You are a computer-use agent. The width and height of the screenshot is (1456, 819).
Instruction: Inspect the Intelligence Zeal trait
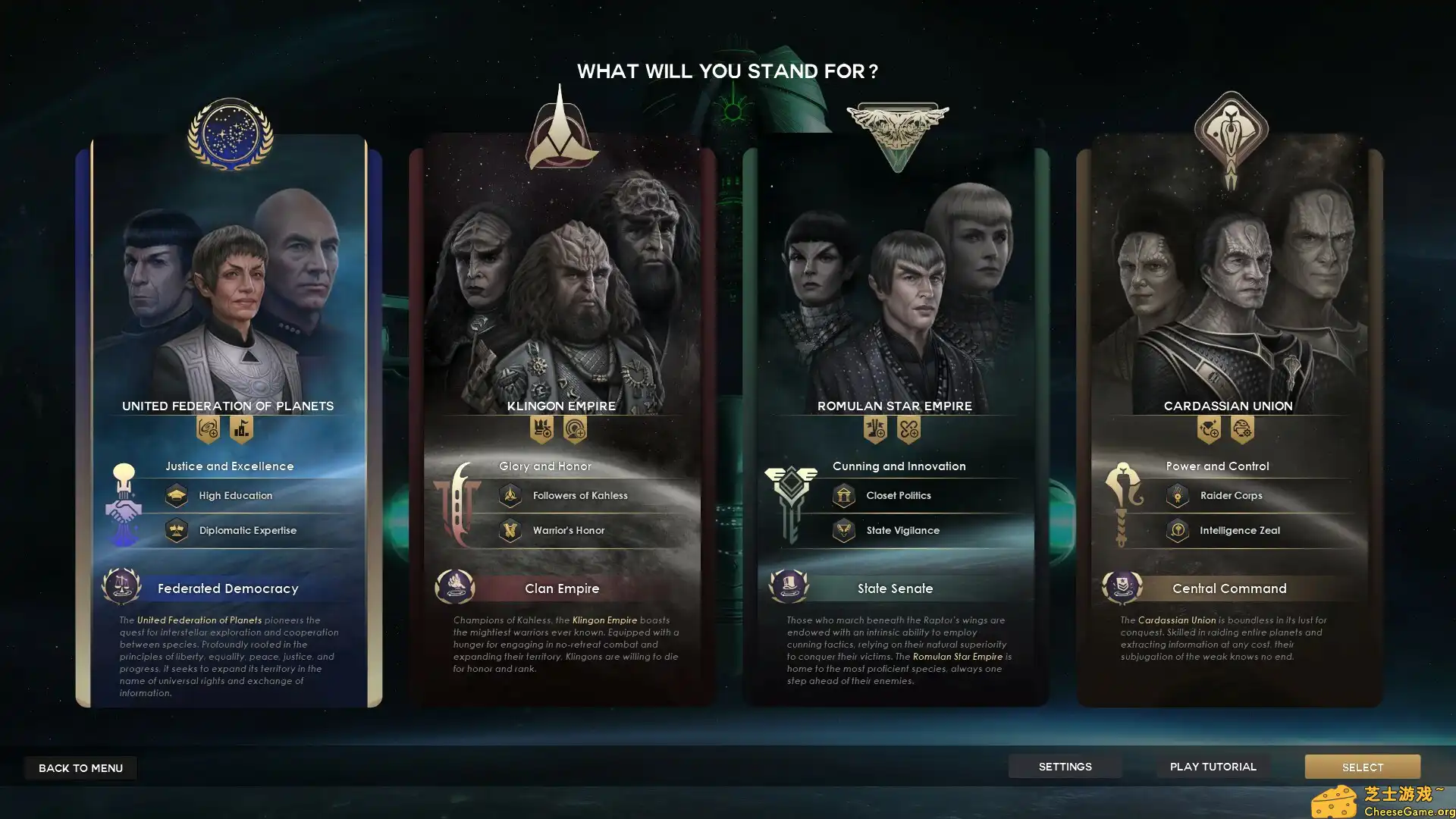(x=1239, y=531)
